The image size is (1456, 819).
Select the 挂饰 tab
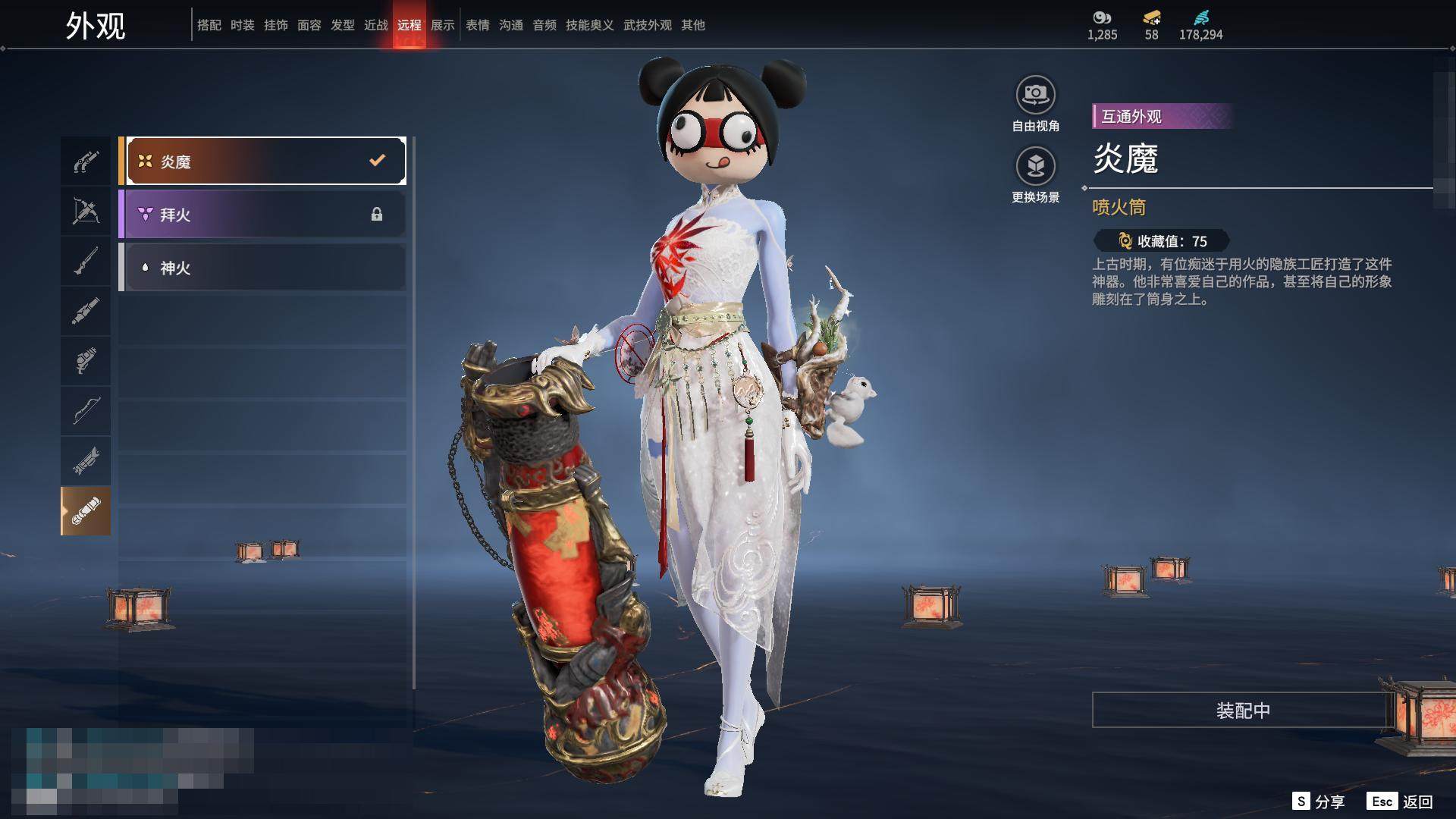pyautogui.click(x=276, y=25)
